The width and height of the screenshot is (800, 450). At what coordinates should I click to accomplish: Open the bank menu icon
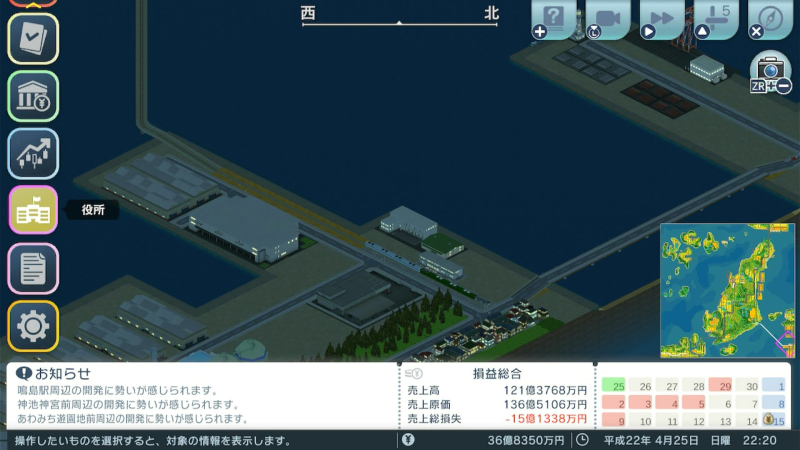[33, 96]
